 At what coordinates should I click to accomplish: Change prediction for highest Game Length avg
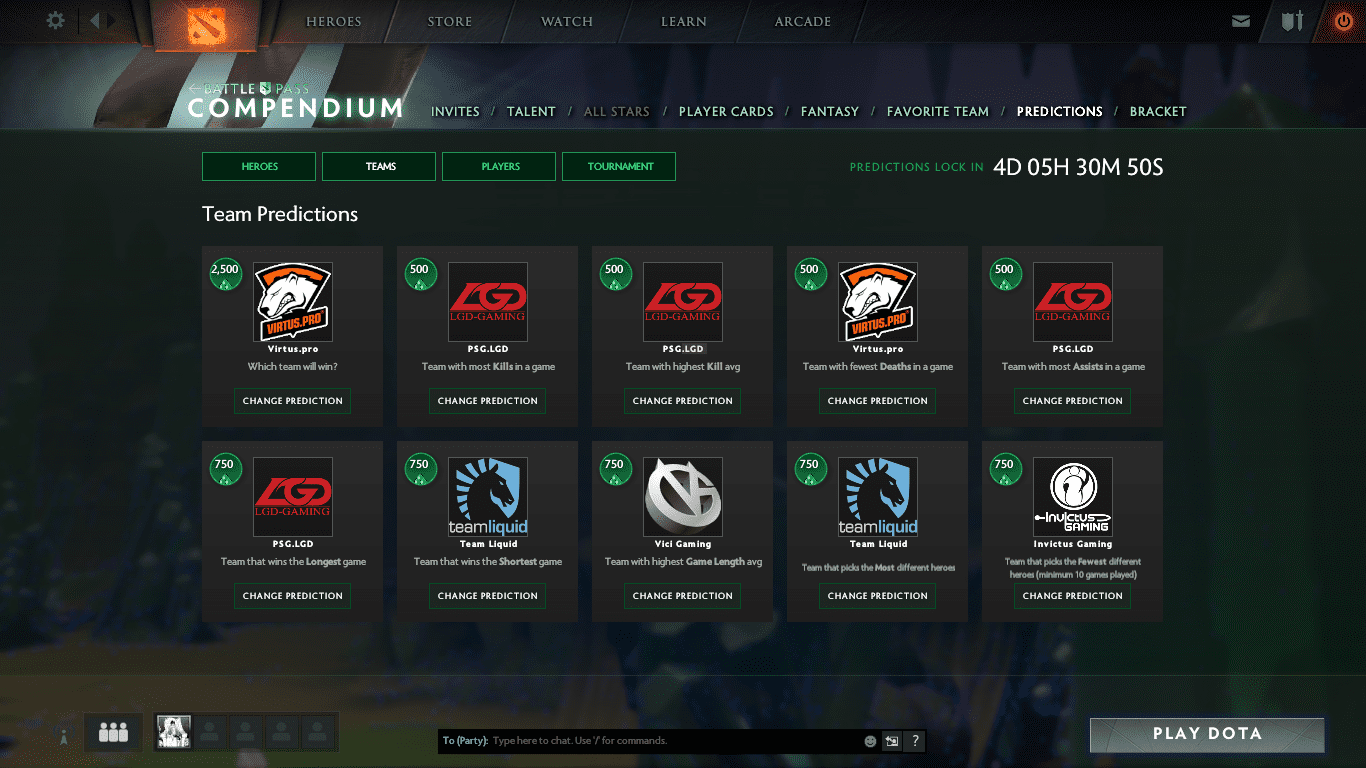click(682, 596)
